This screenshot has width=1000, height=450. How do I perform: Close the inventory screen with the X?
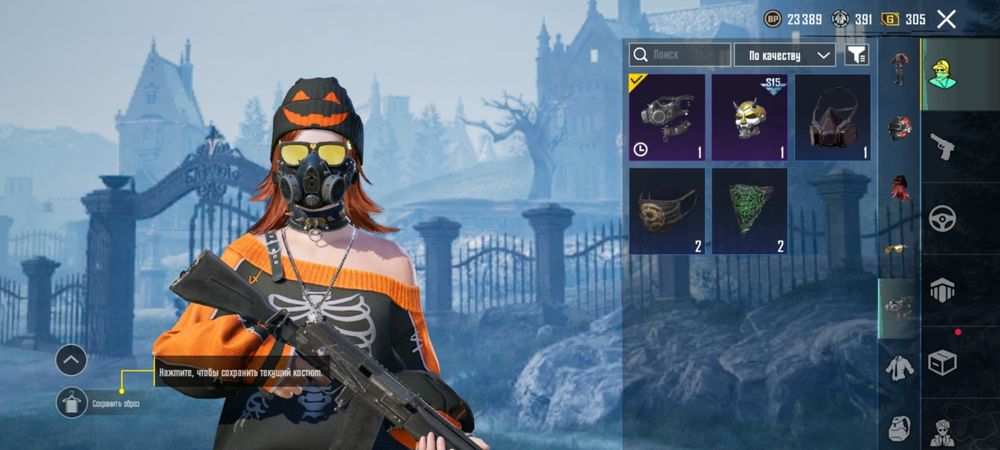click(x=946, y=19)
